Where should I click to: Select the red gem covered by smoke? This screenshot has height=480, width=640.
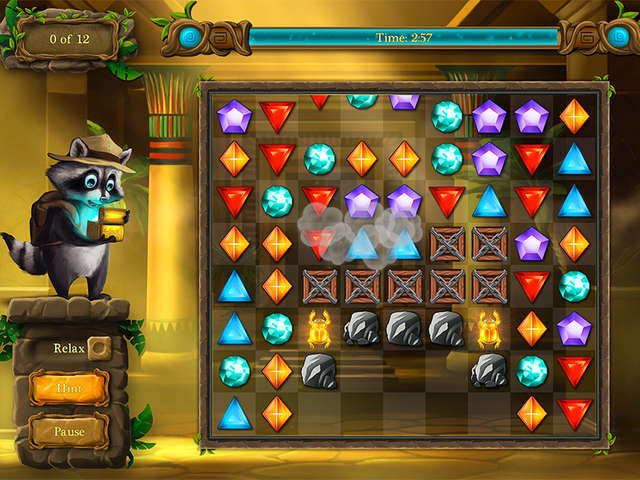(319, 241)
